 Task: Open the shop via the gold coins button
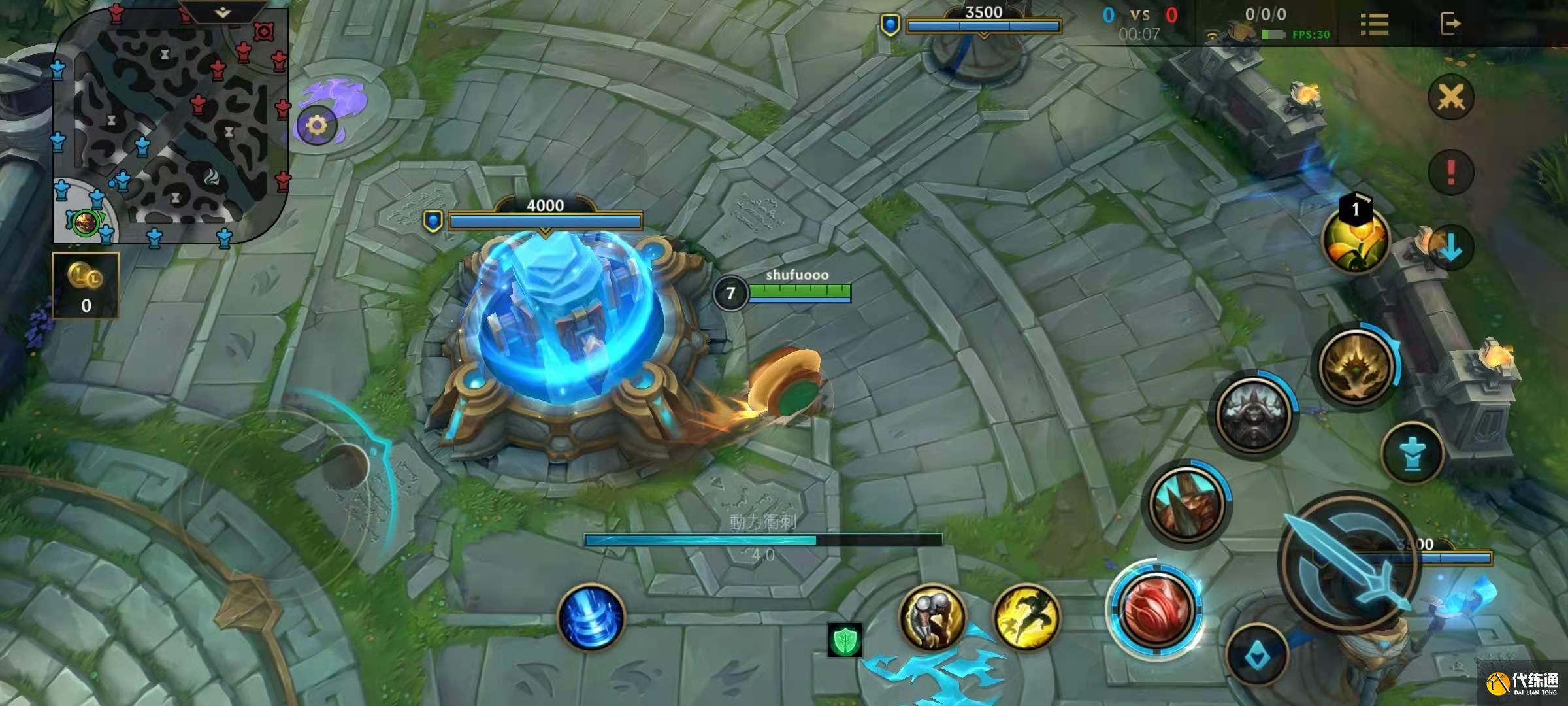(86, 286)
